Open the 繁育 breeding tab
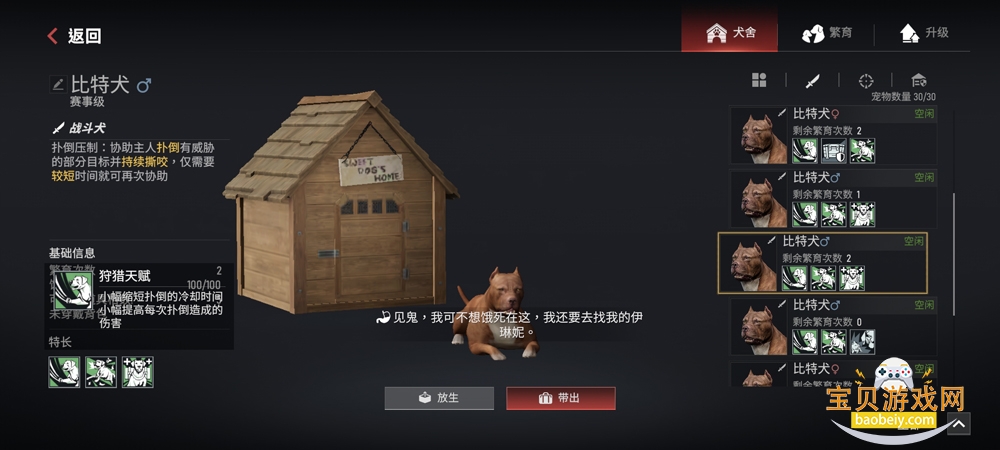 [828, 33]
